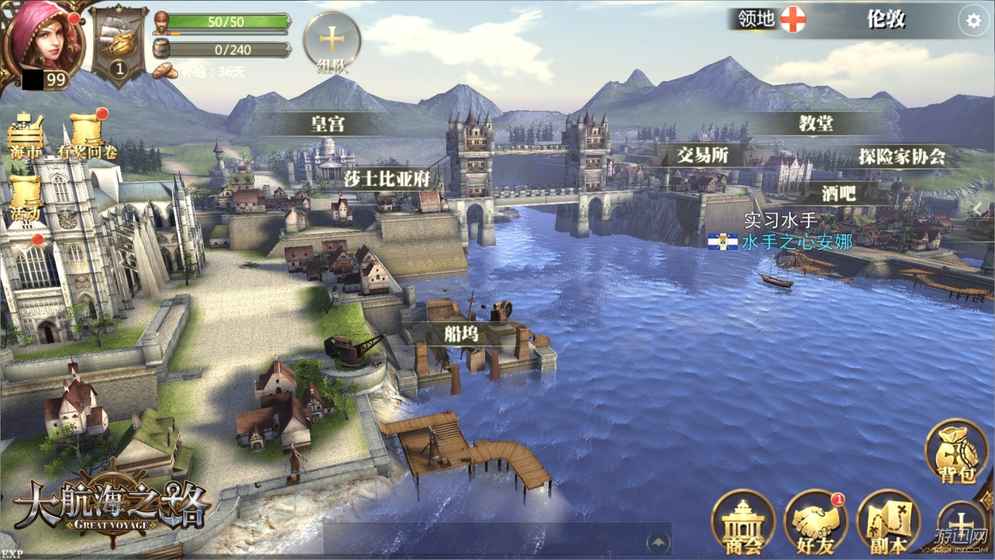Go to the 皇宫 palace
This screenshot has width=995, height=560.
click(329, 124)
